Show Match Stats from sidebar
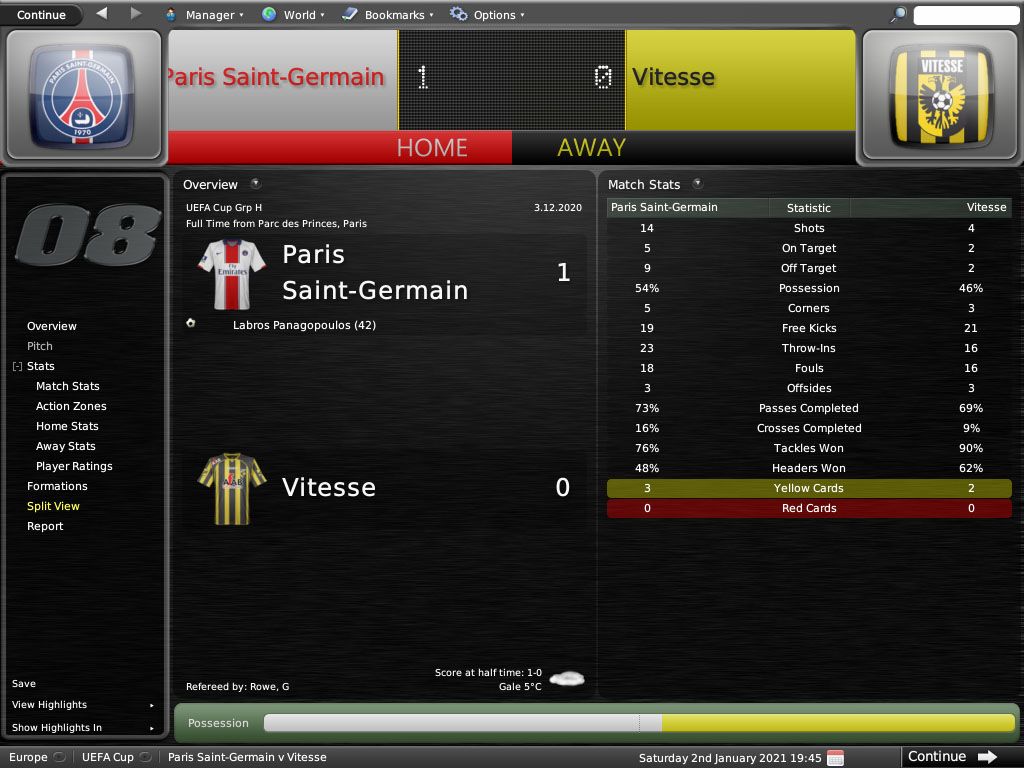 pos(68,386)
